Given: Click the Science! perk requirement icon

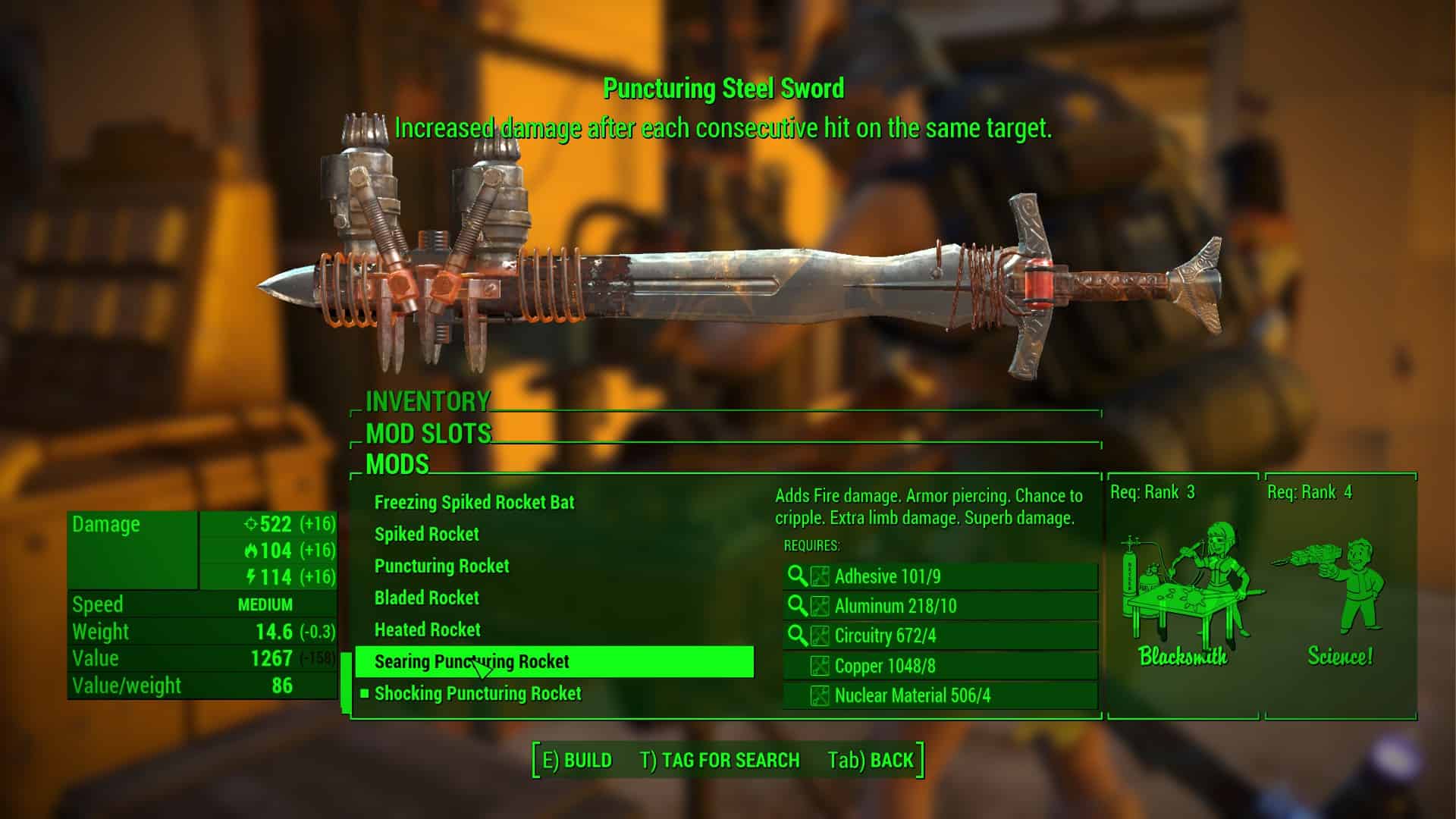Looking at the screenshot, I should point(1340,599).
